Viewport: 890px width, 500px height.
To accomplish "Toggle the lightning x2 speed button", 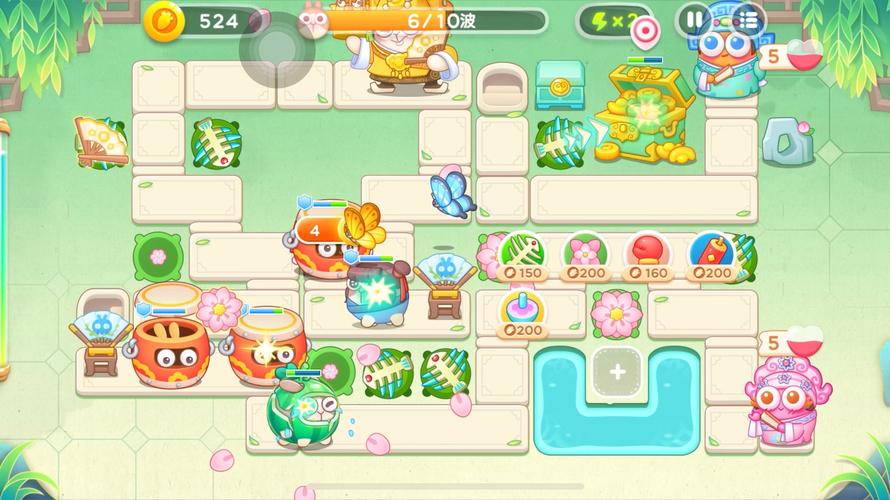I will pos(609,21).
